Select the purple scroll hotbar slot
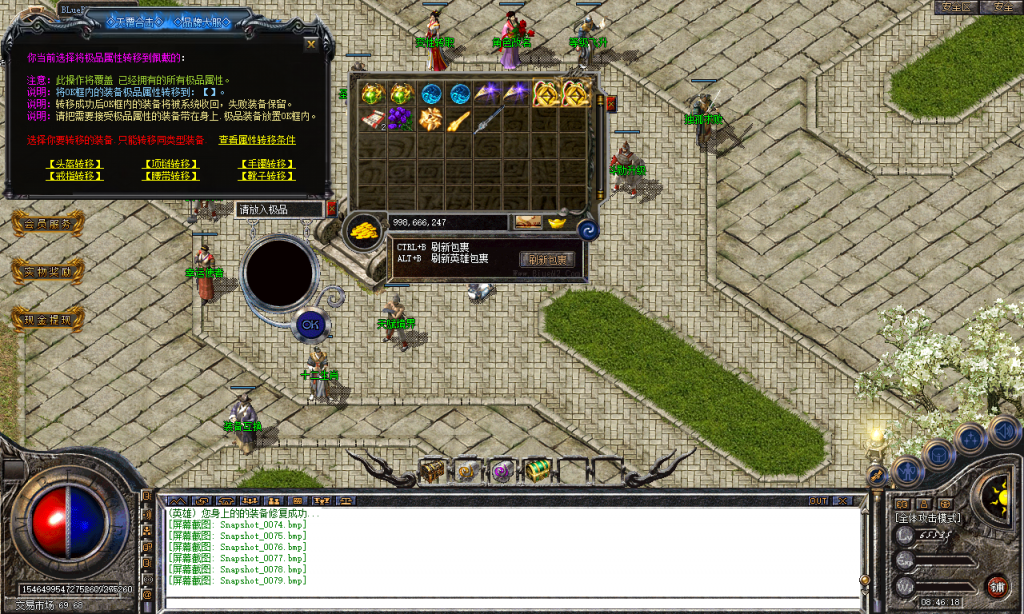The width and height of the screenshot is (1024, 614). (501, 469)
